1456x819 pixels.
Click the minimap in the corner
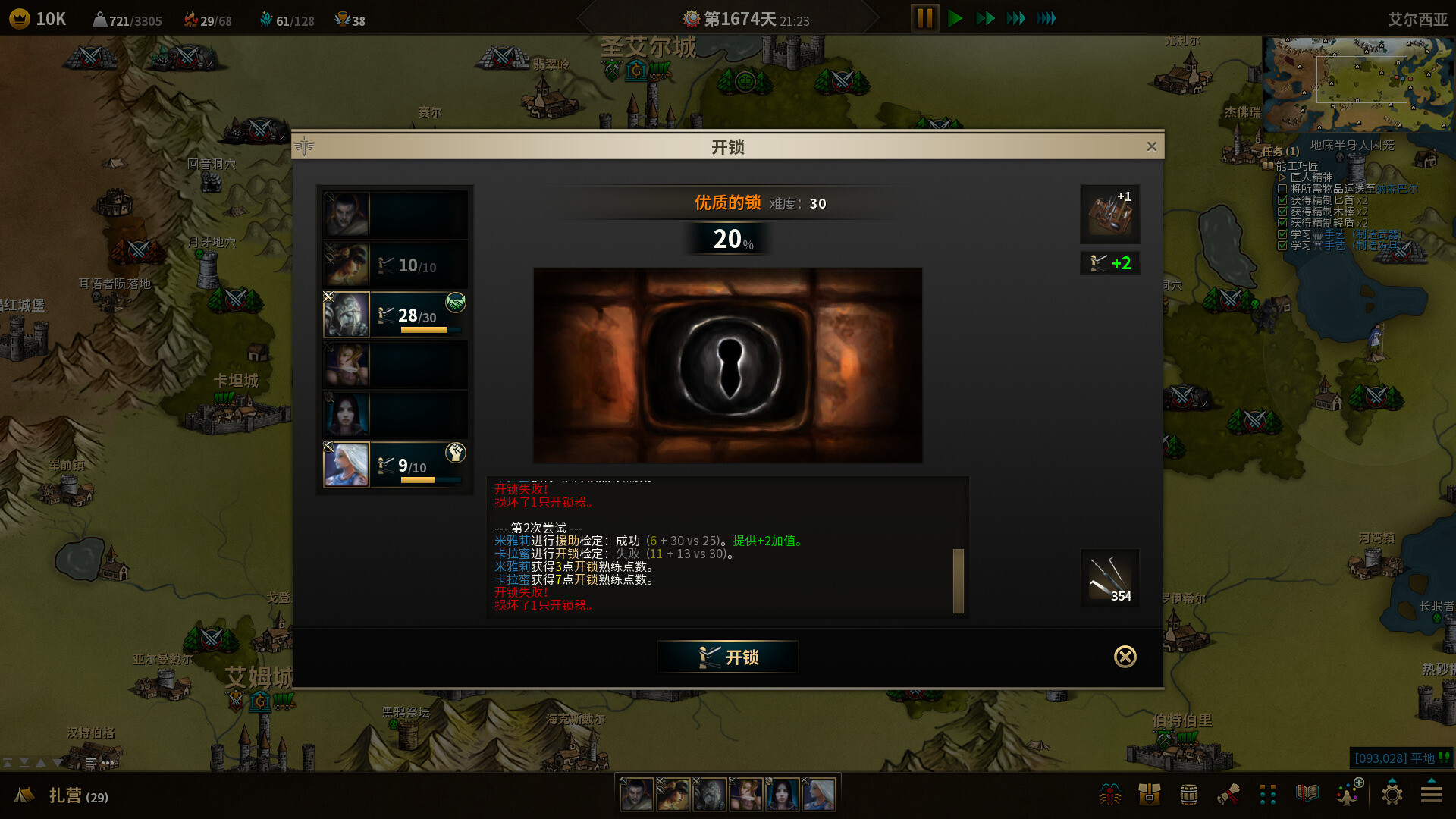[x=1357, y=83]
